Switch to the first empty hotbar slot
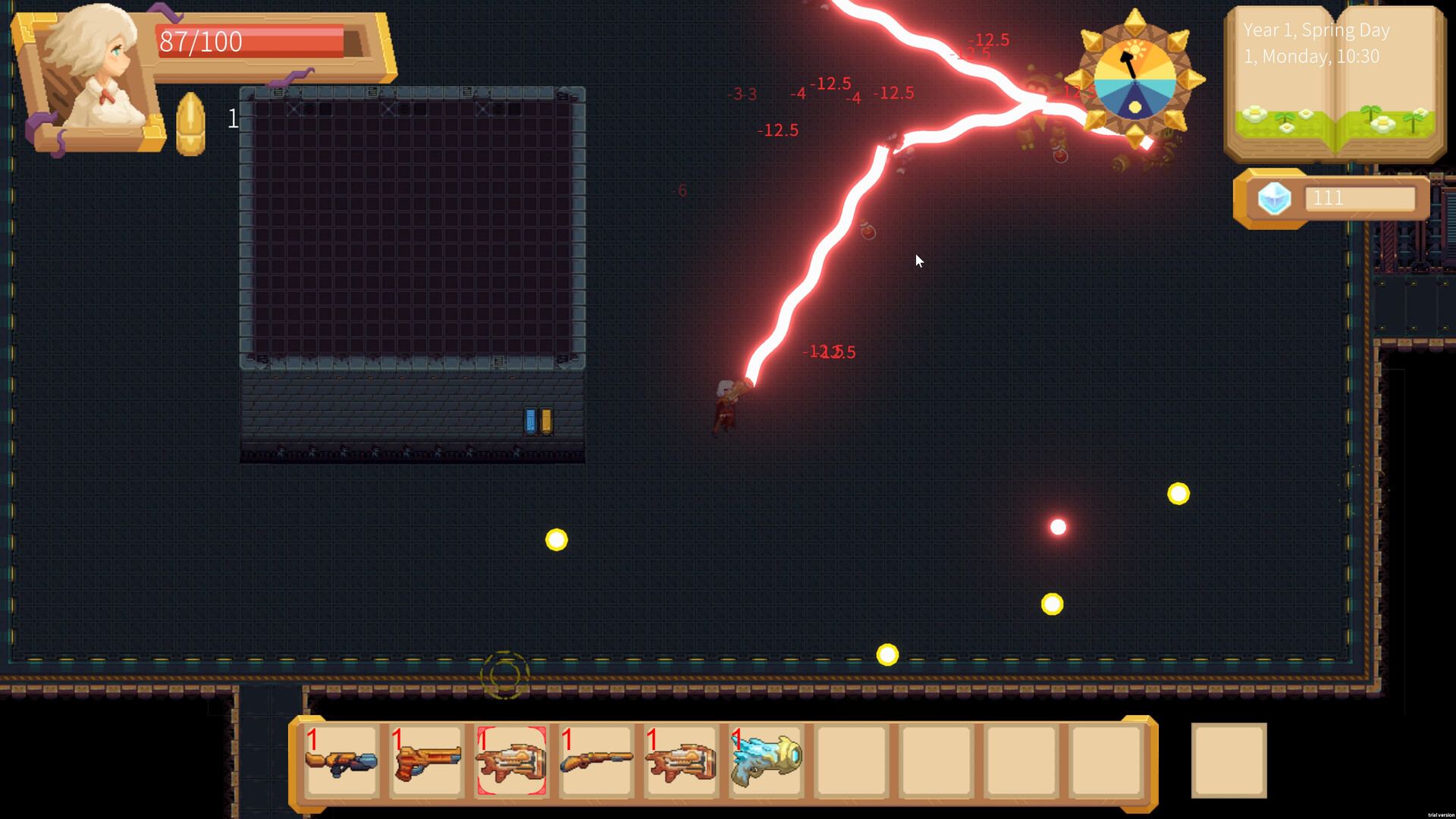Screen dimensions: 1456x819 tap(851, 761)
